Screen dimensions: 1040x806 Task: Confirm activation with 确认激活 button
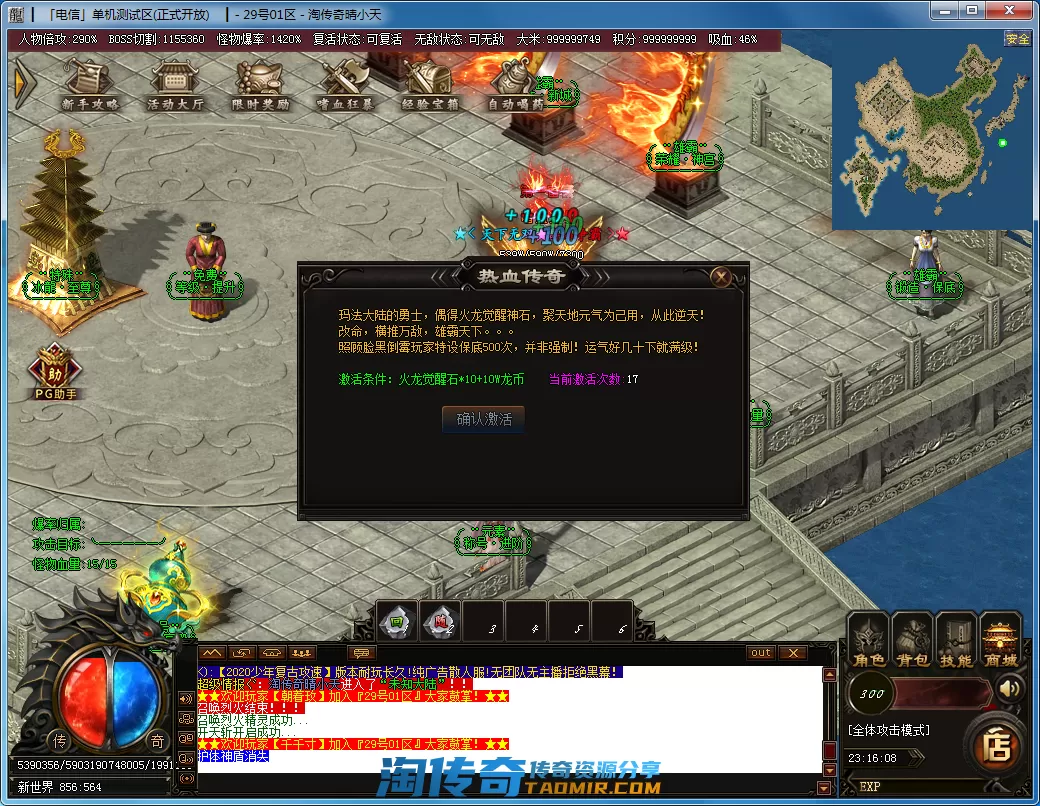(484, 420)
